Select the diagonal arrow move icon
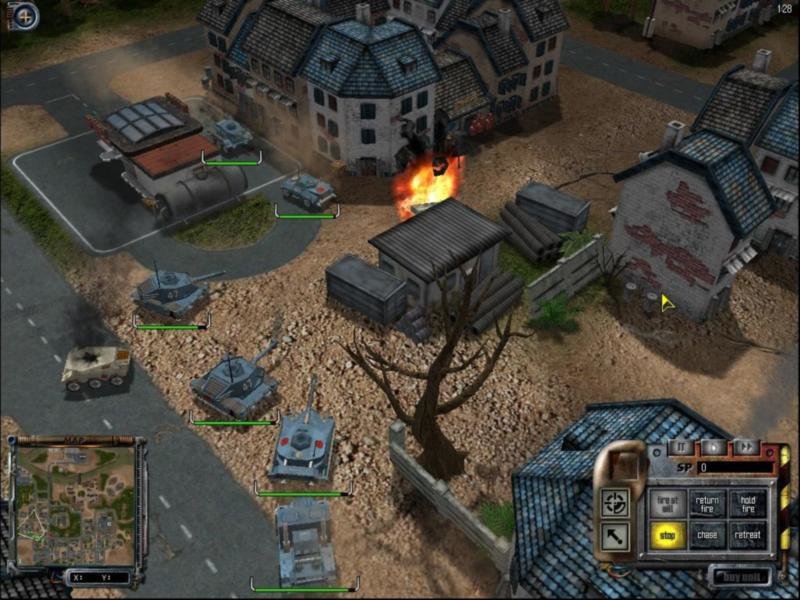This screenshot has width=800, height=600. 616,536
